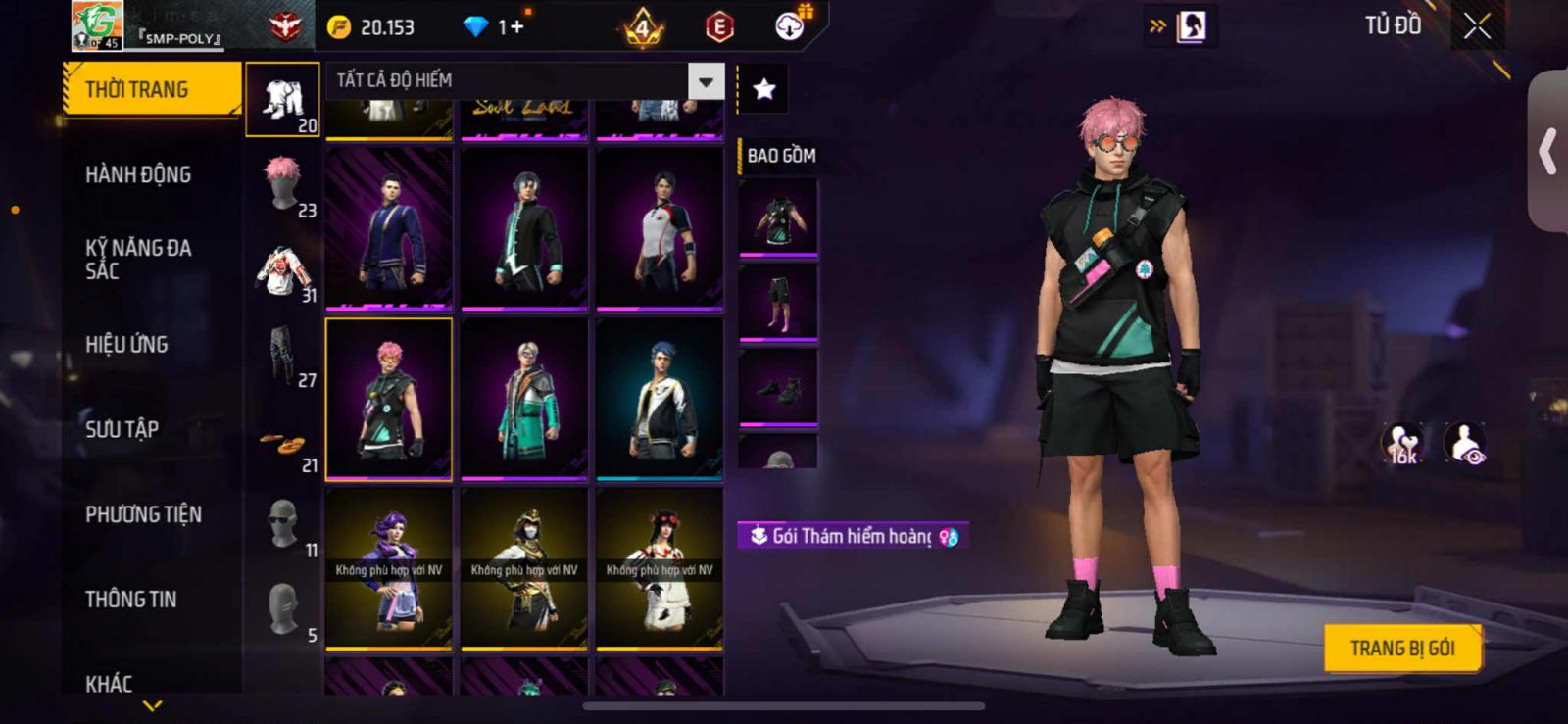Add diamonds with the plus button
This screenshot has width=1568, height=724.
click(x=515, y=27)
